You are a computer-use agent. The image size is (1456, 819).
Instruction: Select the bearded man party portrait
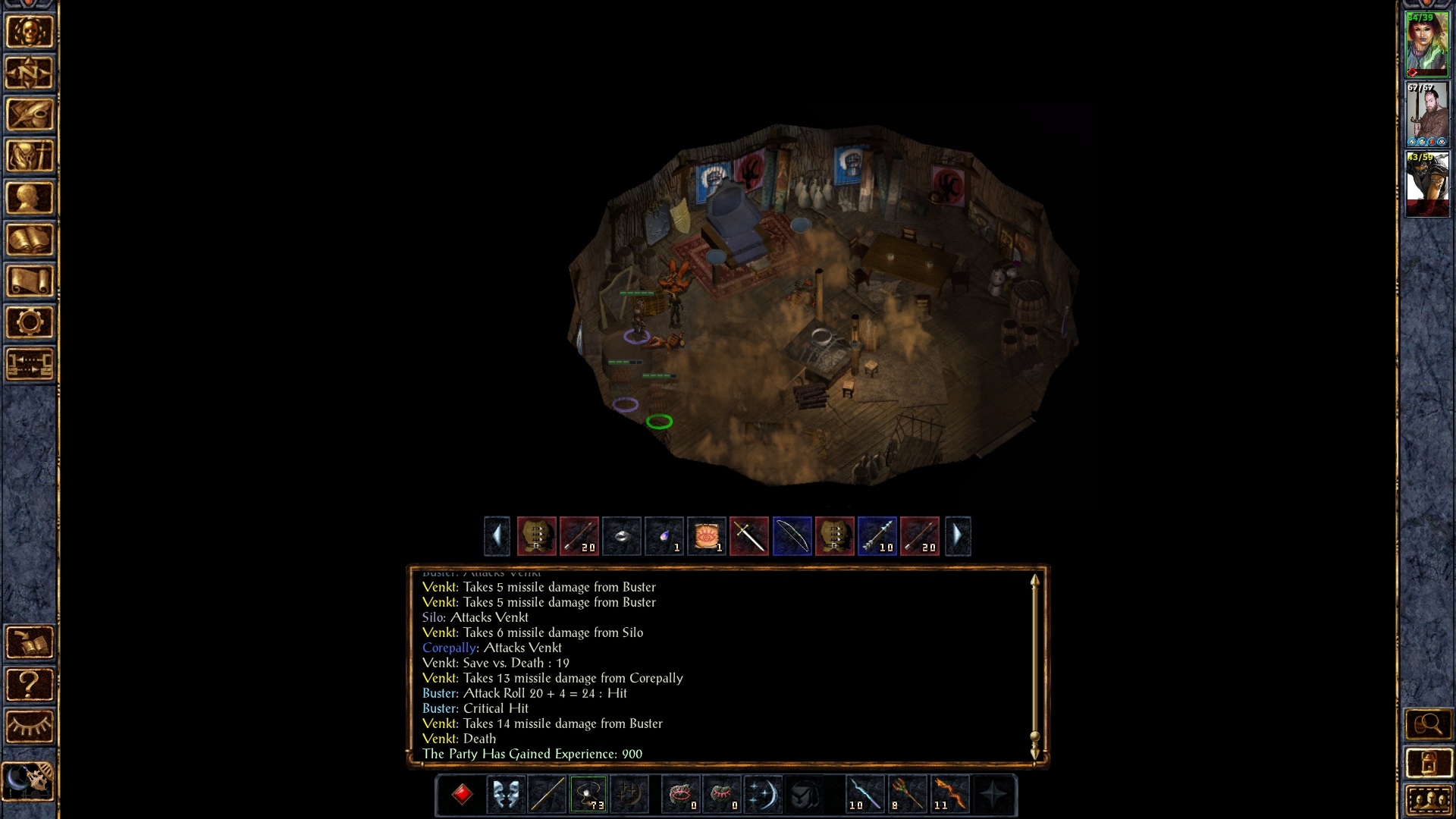coord(1427,114)
